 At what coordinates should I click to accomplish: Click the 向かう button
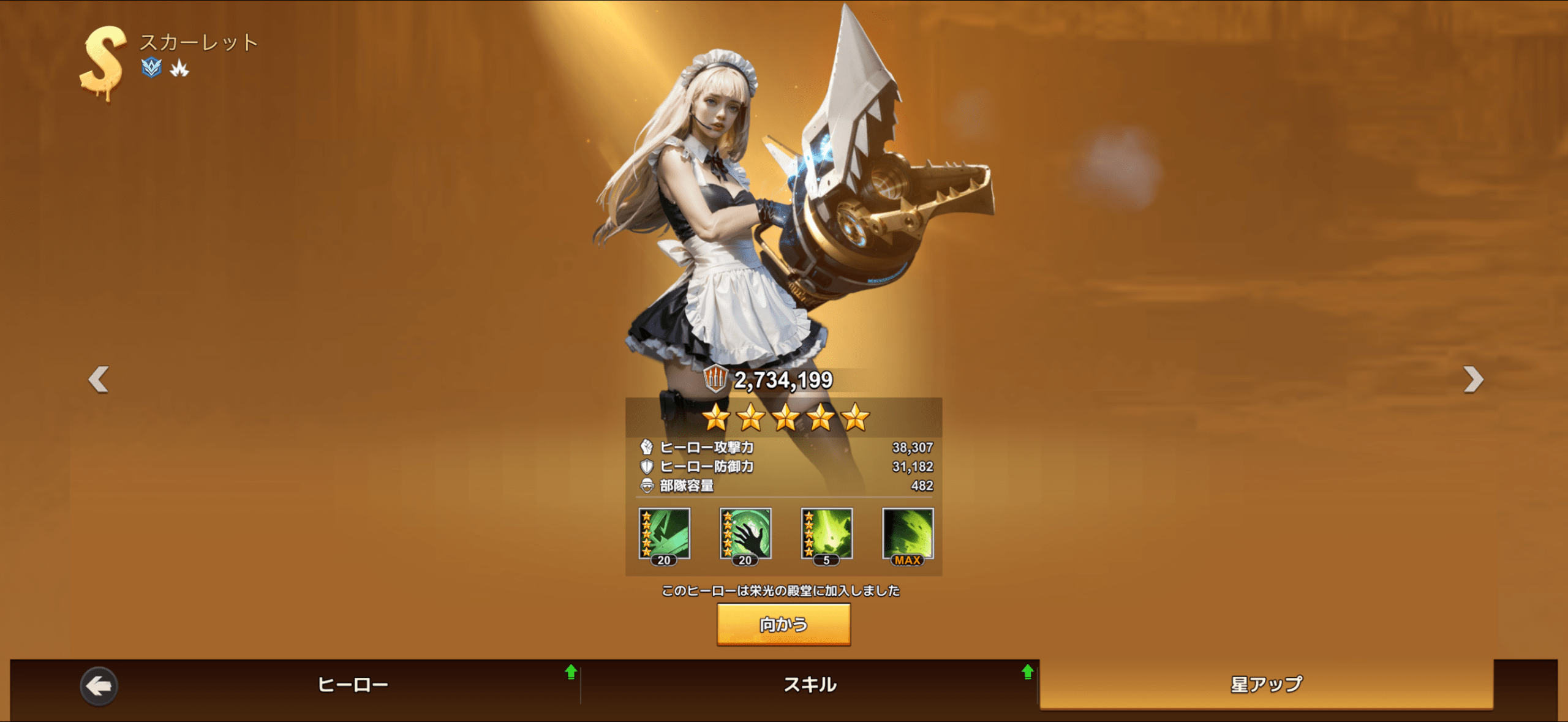point(783,624)
